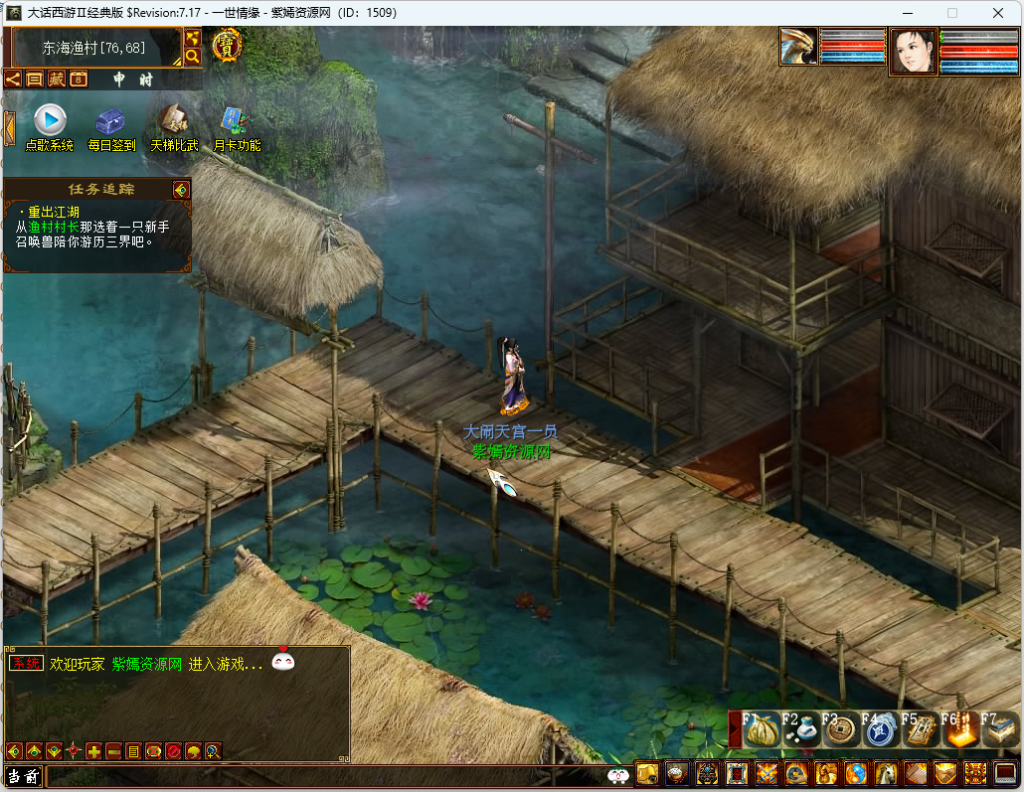Open the laptop system settings icon
1024x792 pixels.
[x=1005, y=774]
